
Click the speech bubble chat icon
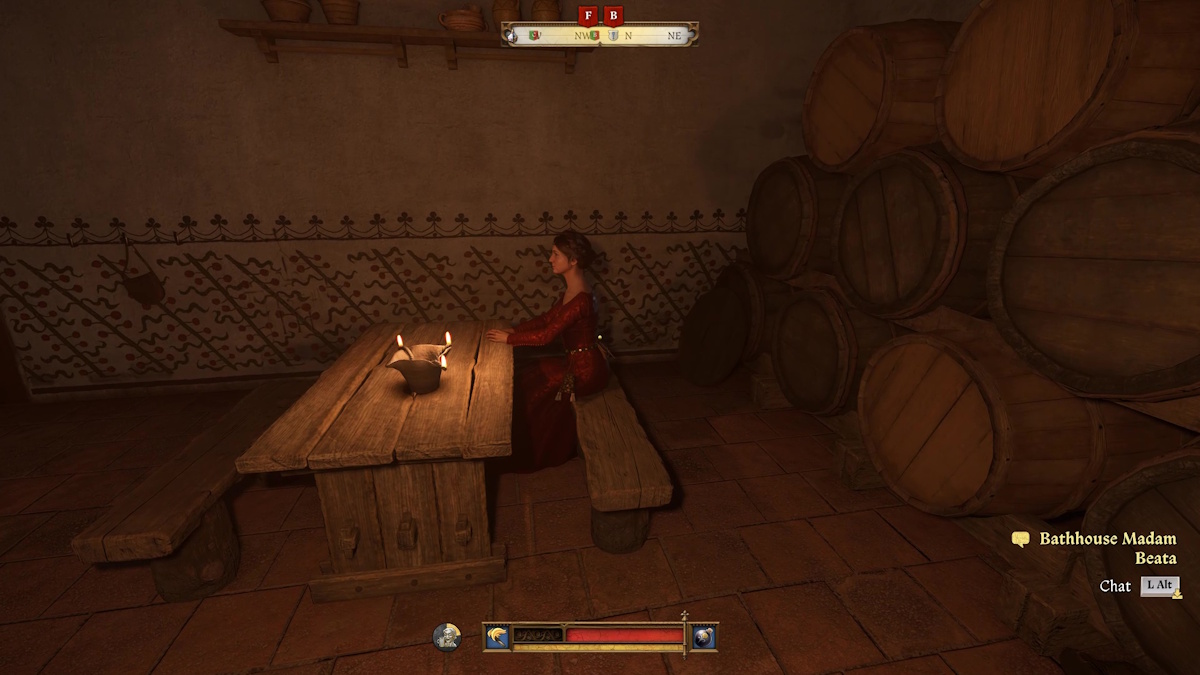(1020, 539)
